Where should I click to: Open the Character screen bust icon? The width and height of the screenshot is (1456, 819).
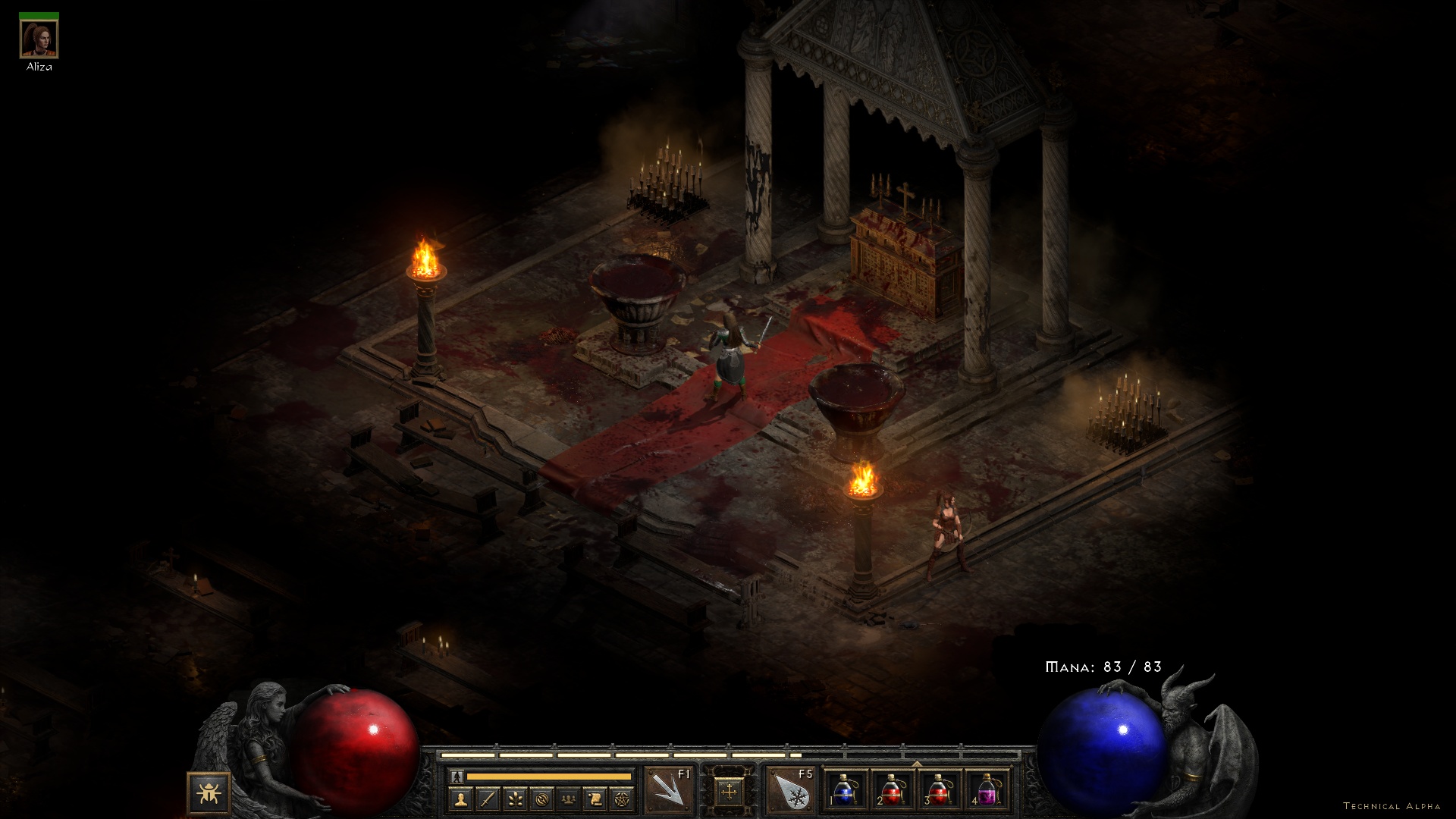pyautogui.click(x=461, y=799)
